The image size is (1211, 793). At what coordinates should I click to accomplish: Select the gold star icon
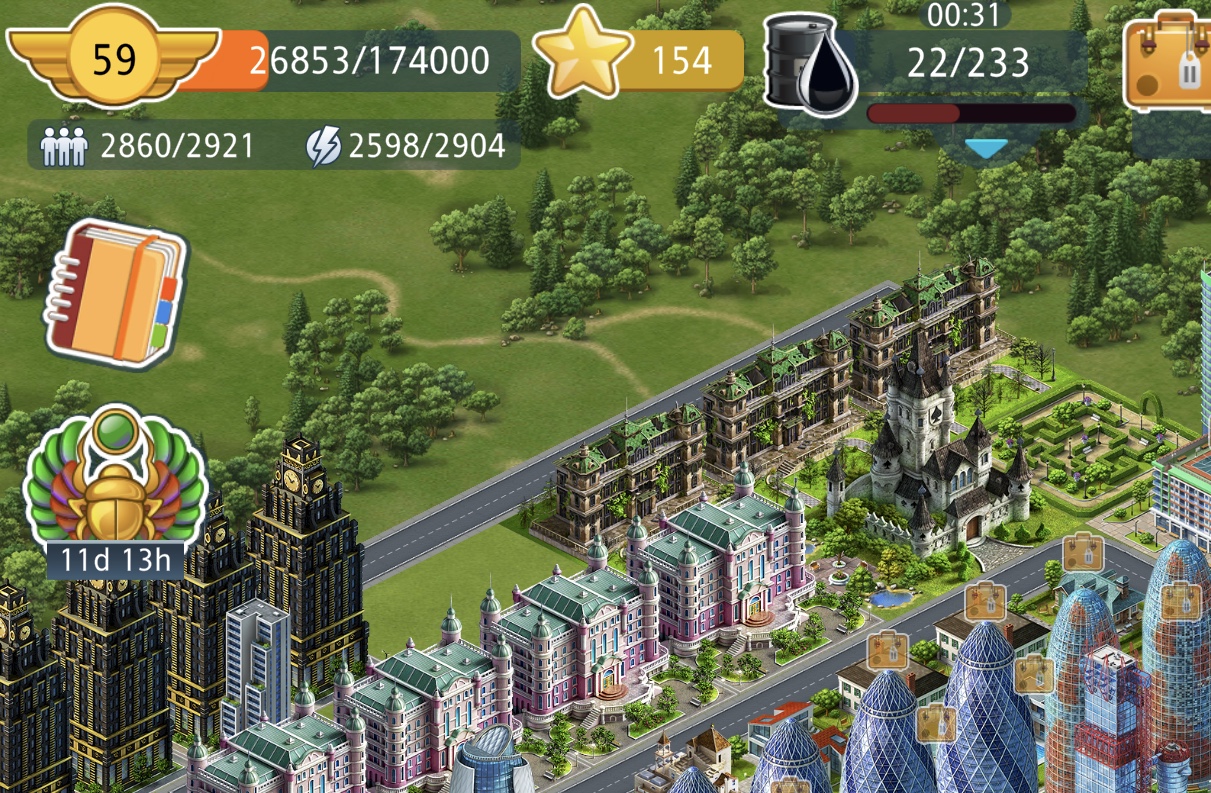[x=581, y=58]
